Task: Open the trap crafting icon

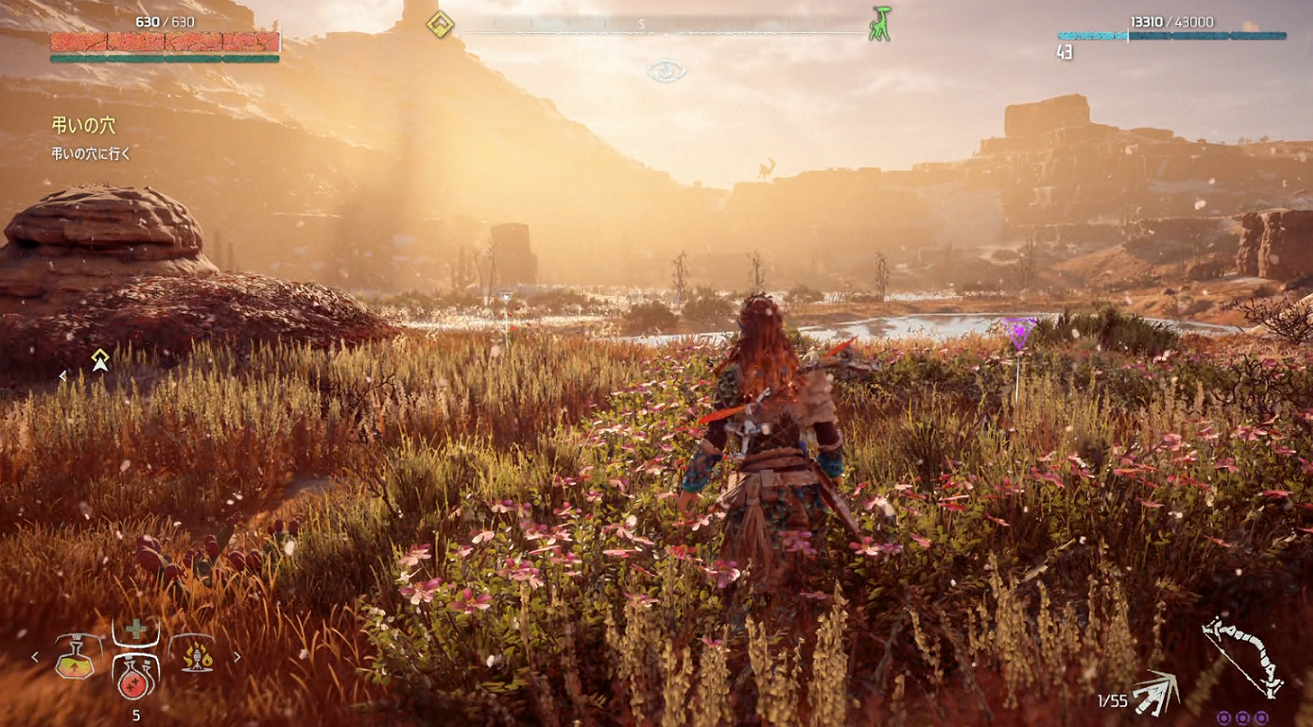Action: 196,659
